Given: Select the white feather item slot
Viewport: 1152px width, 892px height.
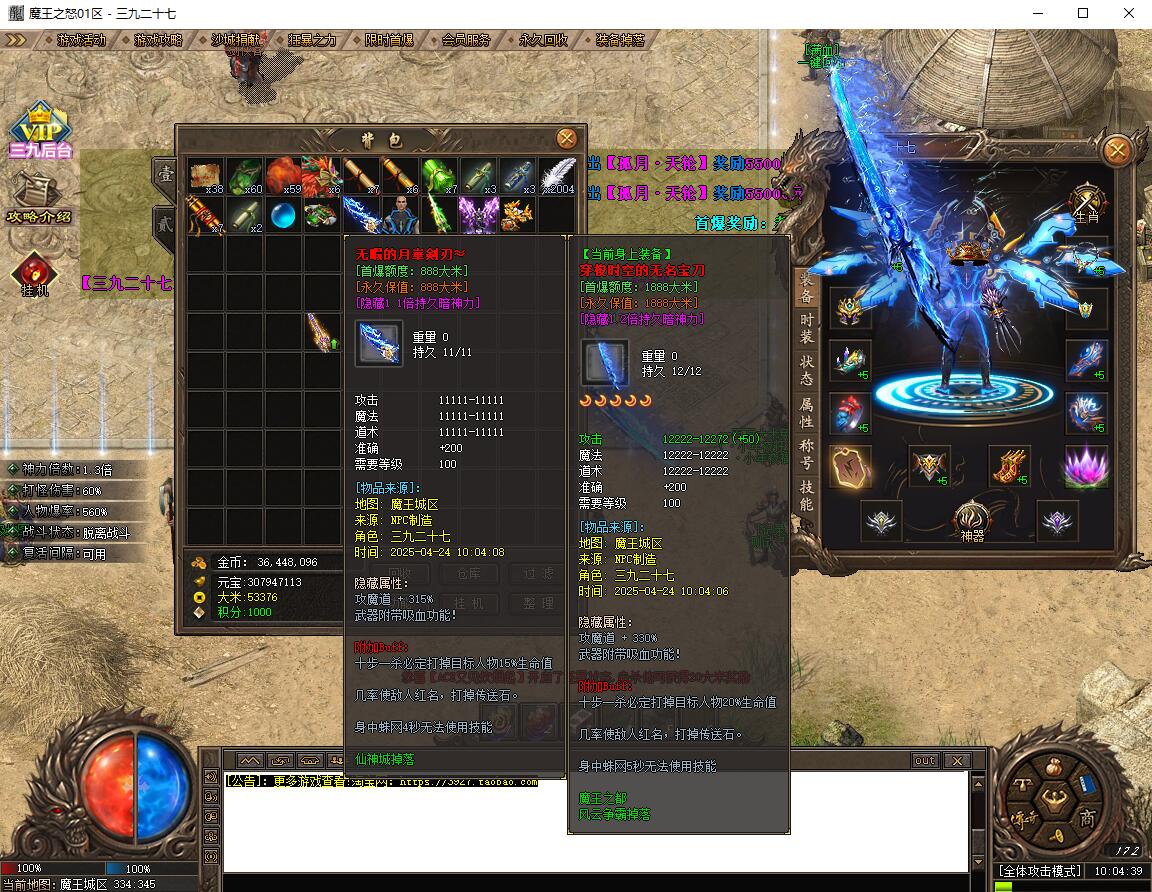Looking at the screenshot, I should pos(558,176).
